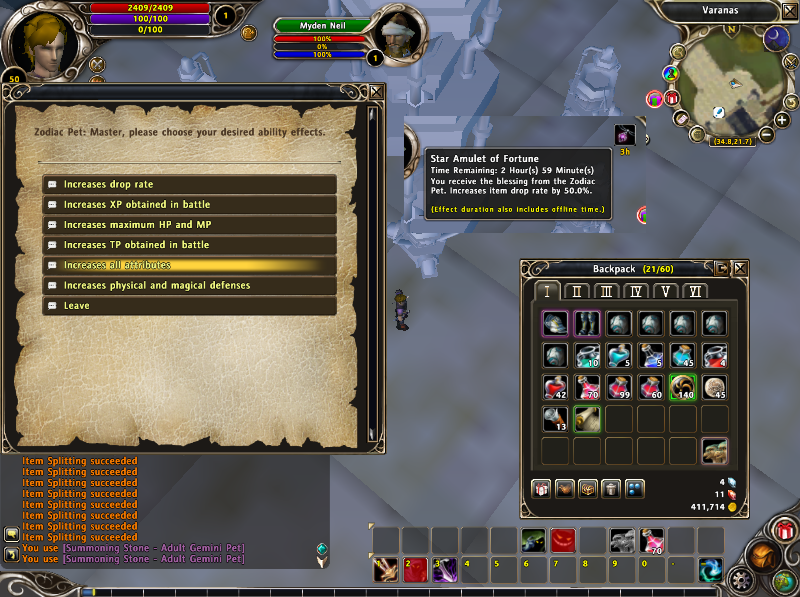
Task: Close the Backpack window
Action: 740,268
